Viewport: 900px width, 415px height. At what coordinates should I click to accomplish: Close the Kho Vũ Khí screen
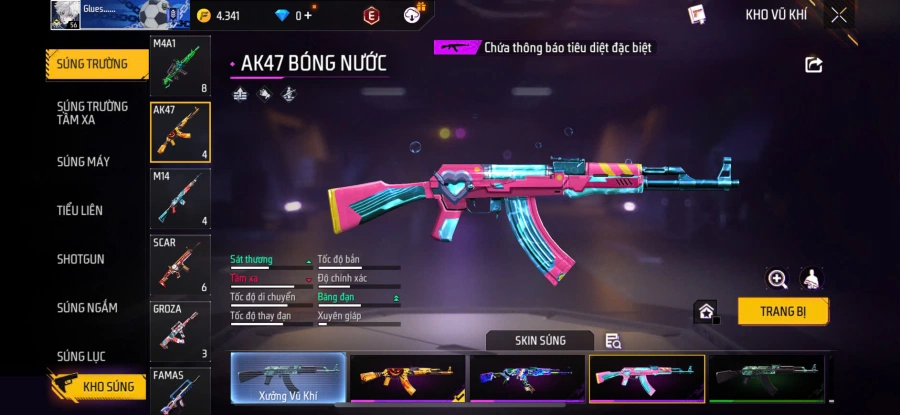coord(838,15)
